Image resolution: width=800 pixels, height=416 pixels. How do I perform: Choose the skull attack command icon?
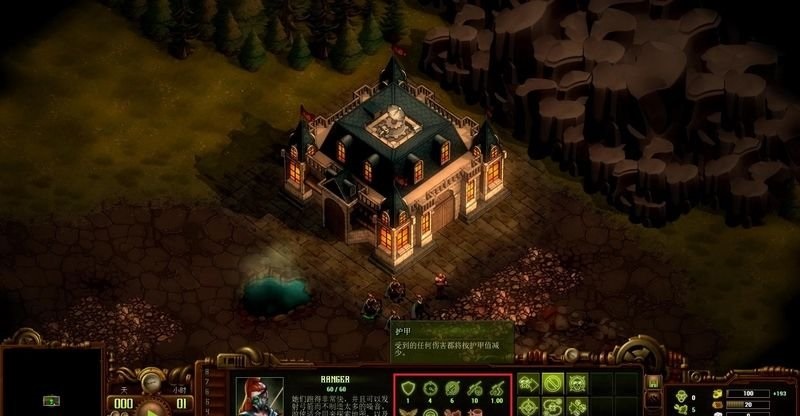click(577, 383)
